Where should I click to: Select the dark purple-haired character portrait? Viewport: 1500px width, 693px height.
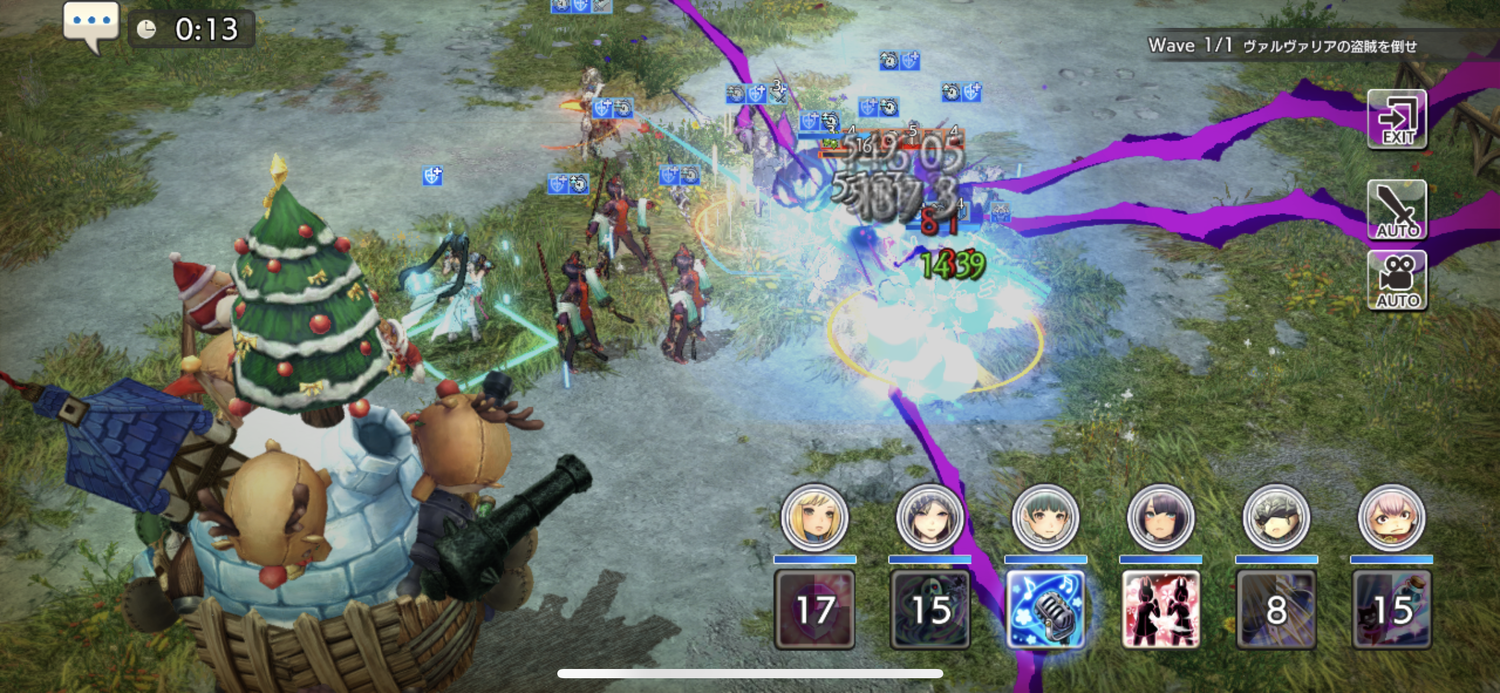coord(1161,518)
